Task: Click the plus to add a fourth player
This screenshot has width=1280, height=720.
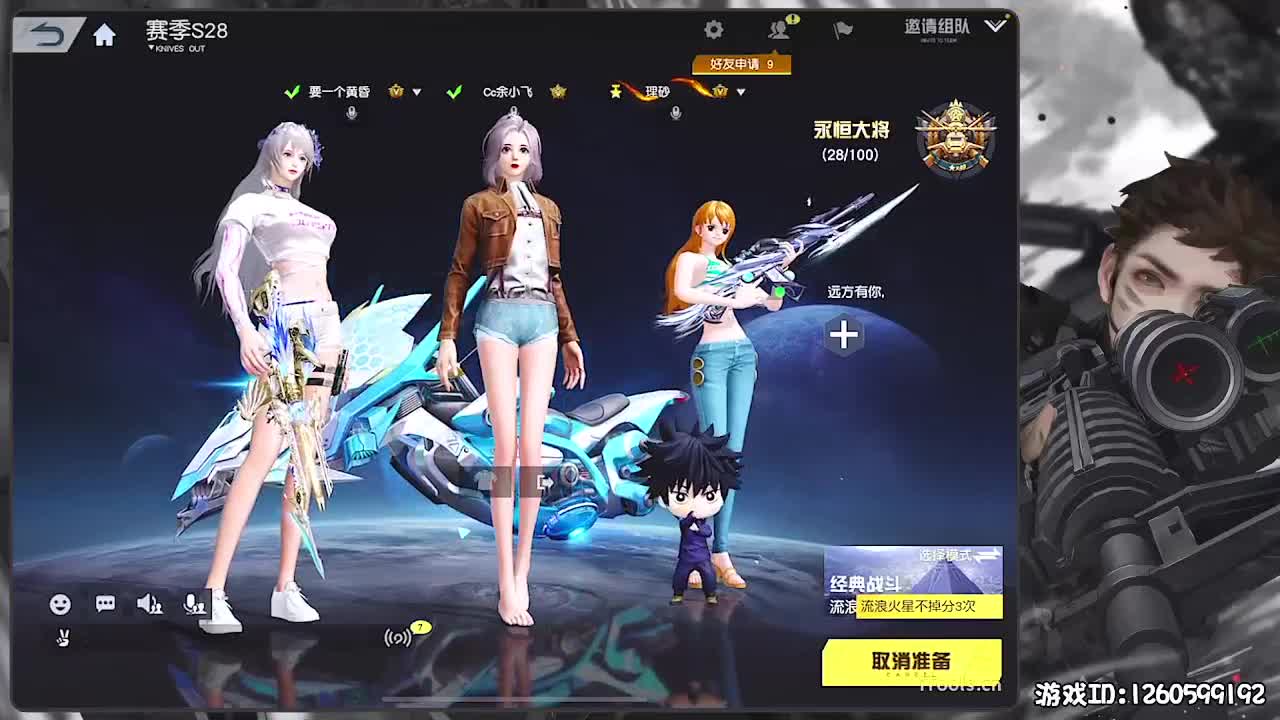Action: click(843, 334)
